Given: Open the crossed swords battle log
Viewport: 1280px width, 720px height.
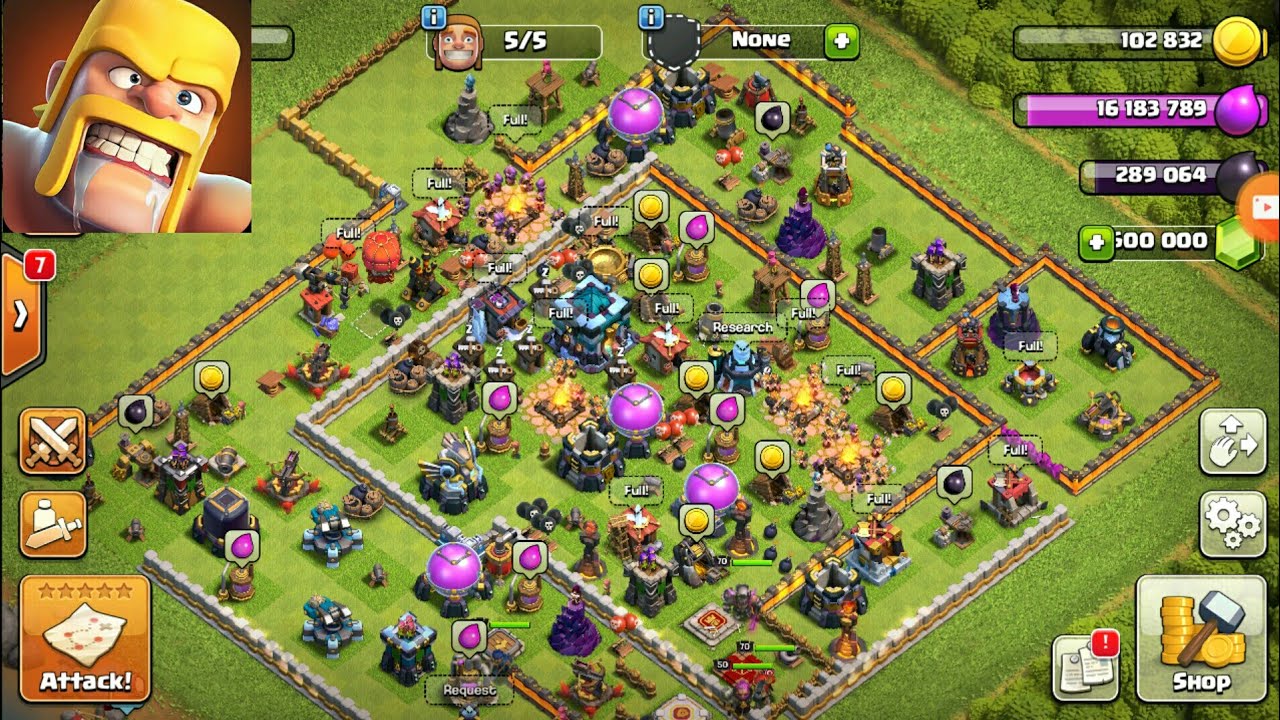Looking at the screenshot, I should tap(52, 440).
